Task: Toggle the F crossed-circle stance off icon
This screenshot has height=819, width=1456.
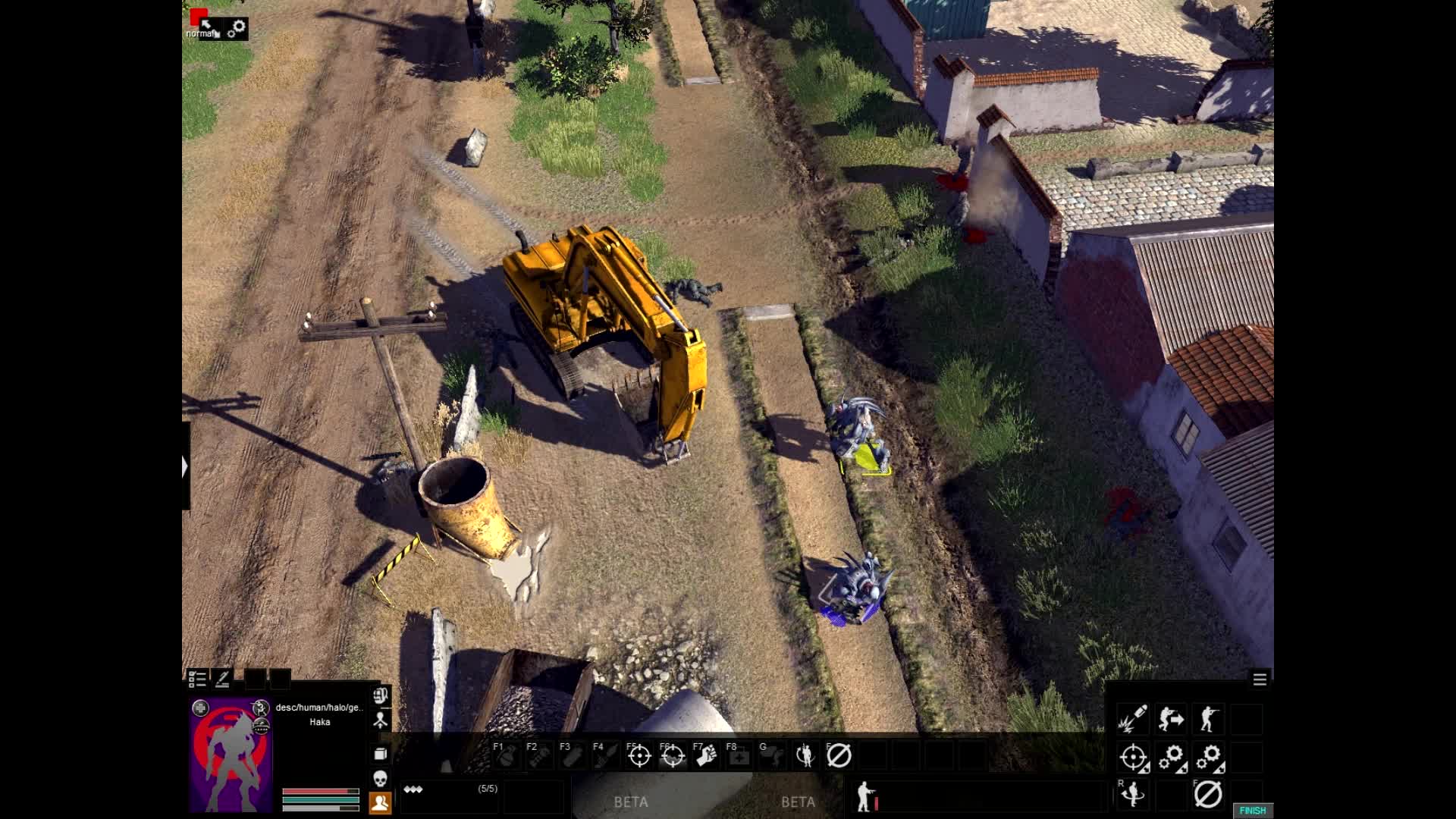Action: point(1209,795)
